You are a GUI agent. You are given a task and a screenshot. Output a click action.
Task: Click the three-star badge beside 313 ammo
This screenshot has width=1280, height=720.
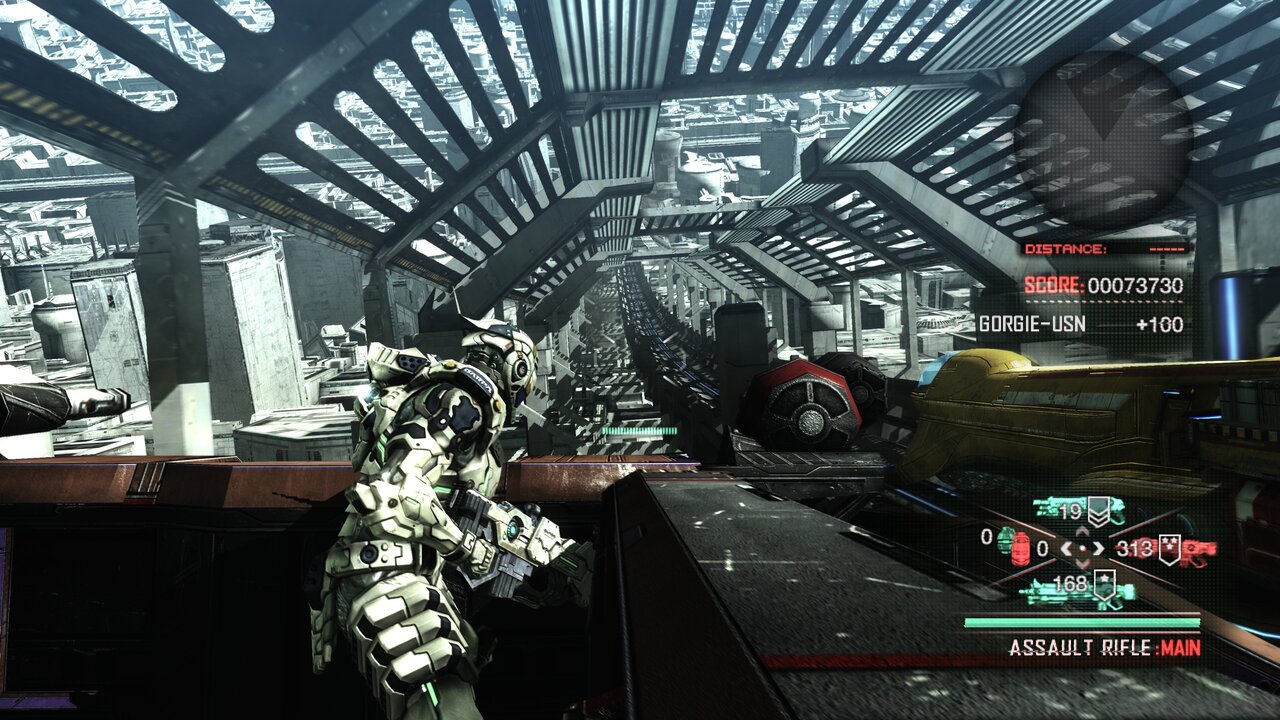coord(1169,548)
